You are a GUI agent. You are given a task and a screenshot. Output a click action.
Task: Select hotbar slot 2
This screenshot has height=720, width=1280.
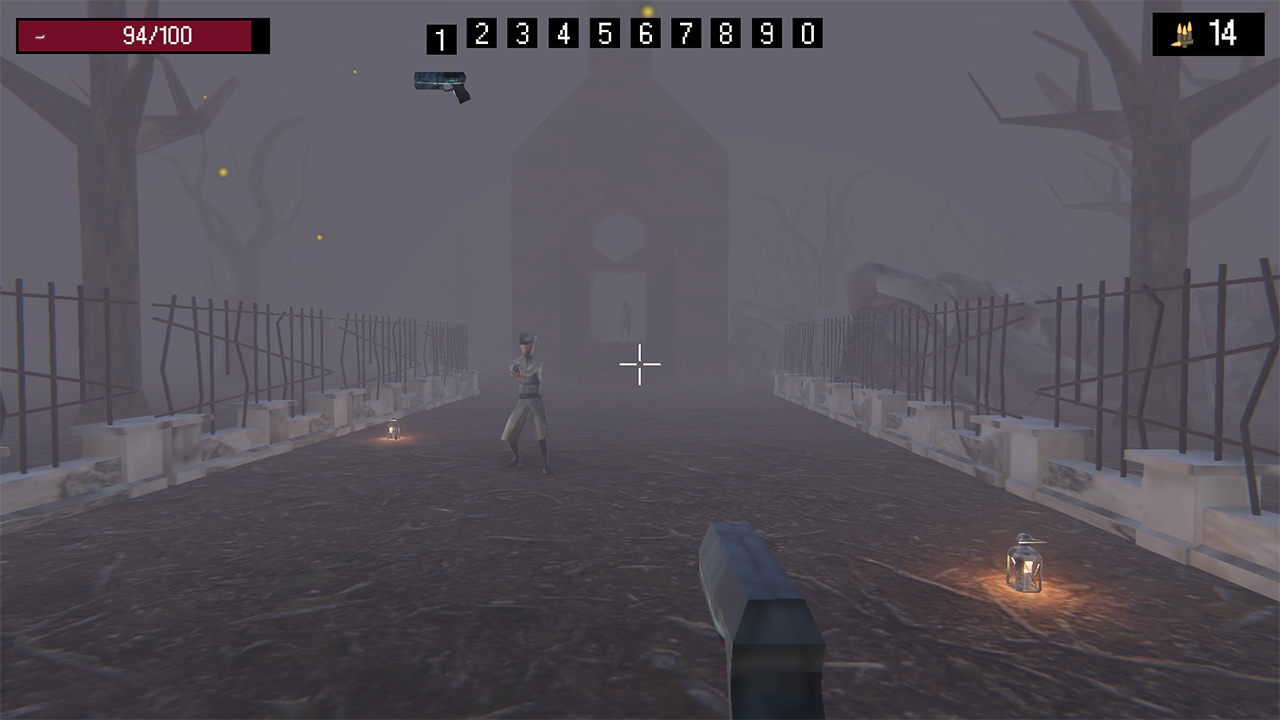point(481,33)
